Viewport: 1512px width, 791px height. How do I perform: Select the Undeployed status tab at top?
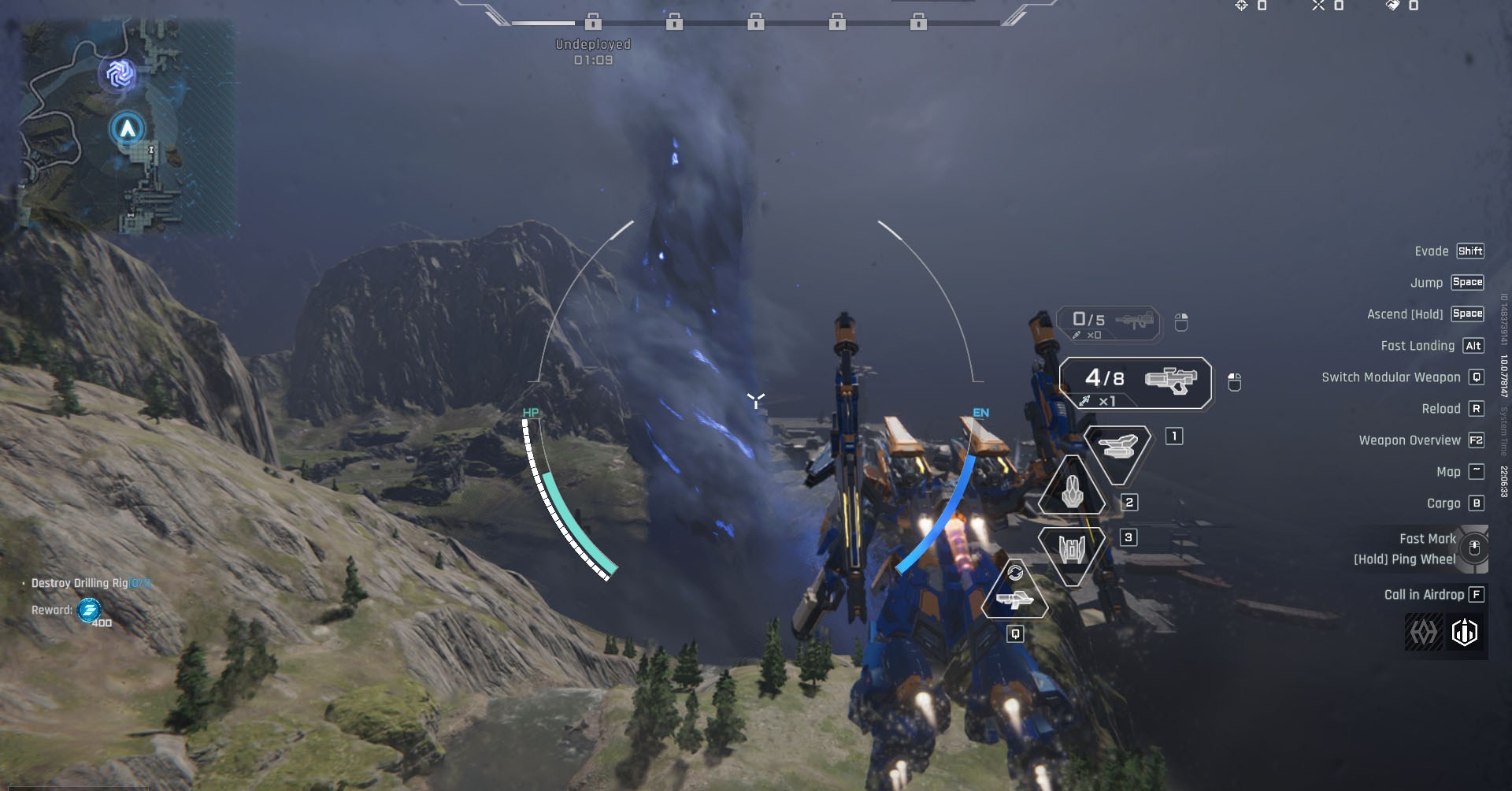(592, 44)
